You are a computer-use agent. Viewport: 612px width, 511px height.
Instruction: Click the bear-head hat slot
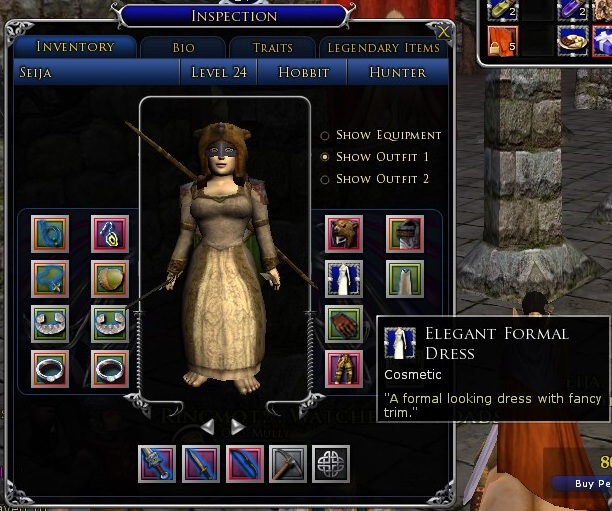pos(344,234)
